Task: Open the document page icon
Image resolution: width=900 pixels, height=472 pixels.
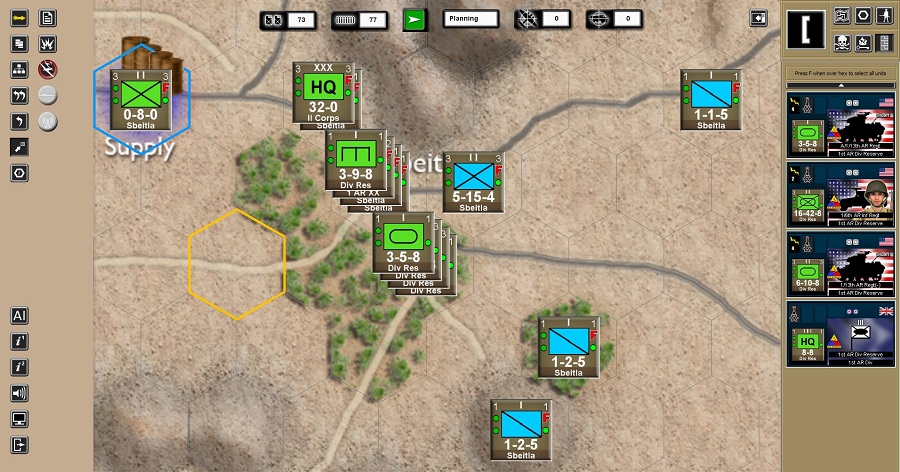Action: (47, 18)
